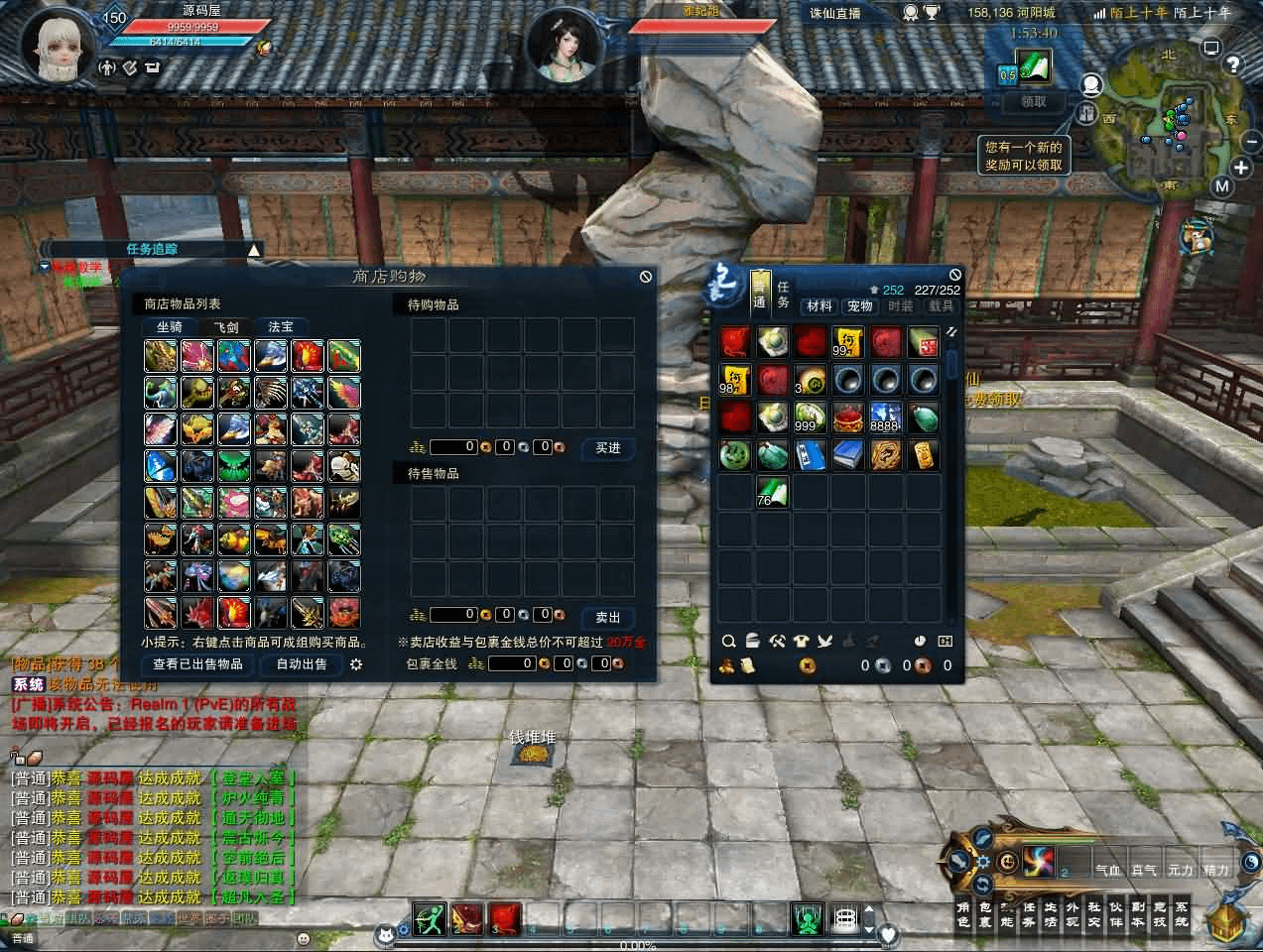Select the 任务 quest bag tab
This screenshot has width=1263, height=952.
783,295
